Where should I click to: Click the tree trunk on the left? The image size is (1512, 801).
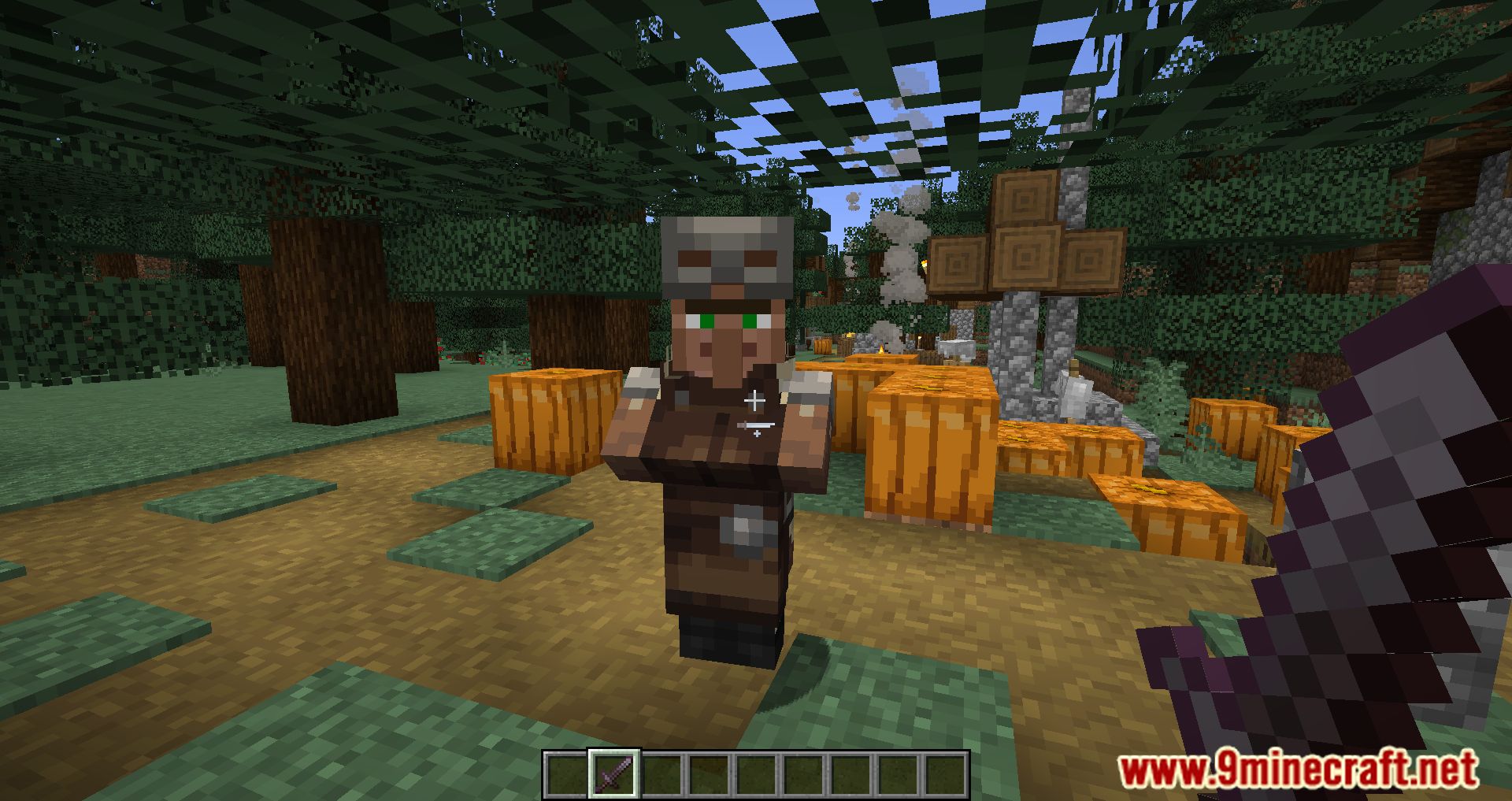pos(331,315)
